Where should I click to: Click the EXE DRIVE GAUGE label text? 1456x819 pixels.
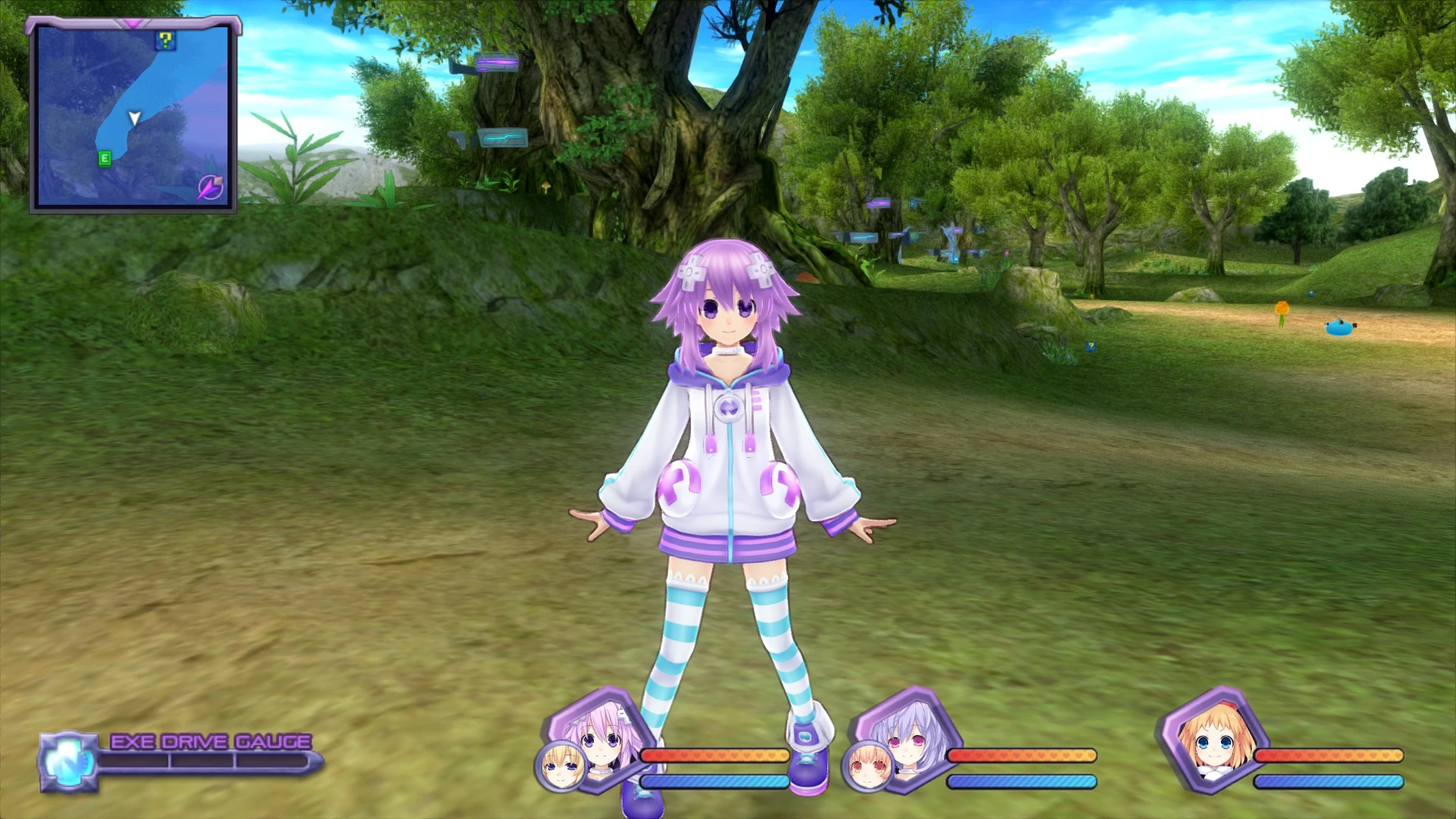(x=211, y=739)
